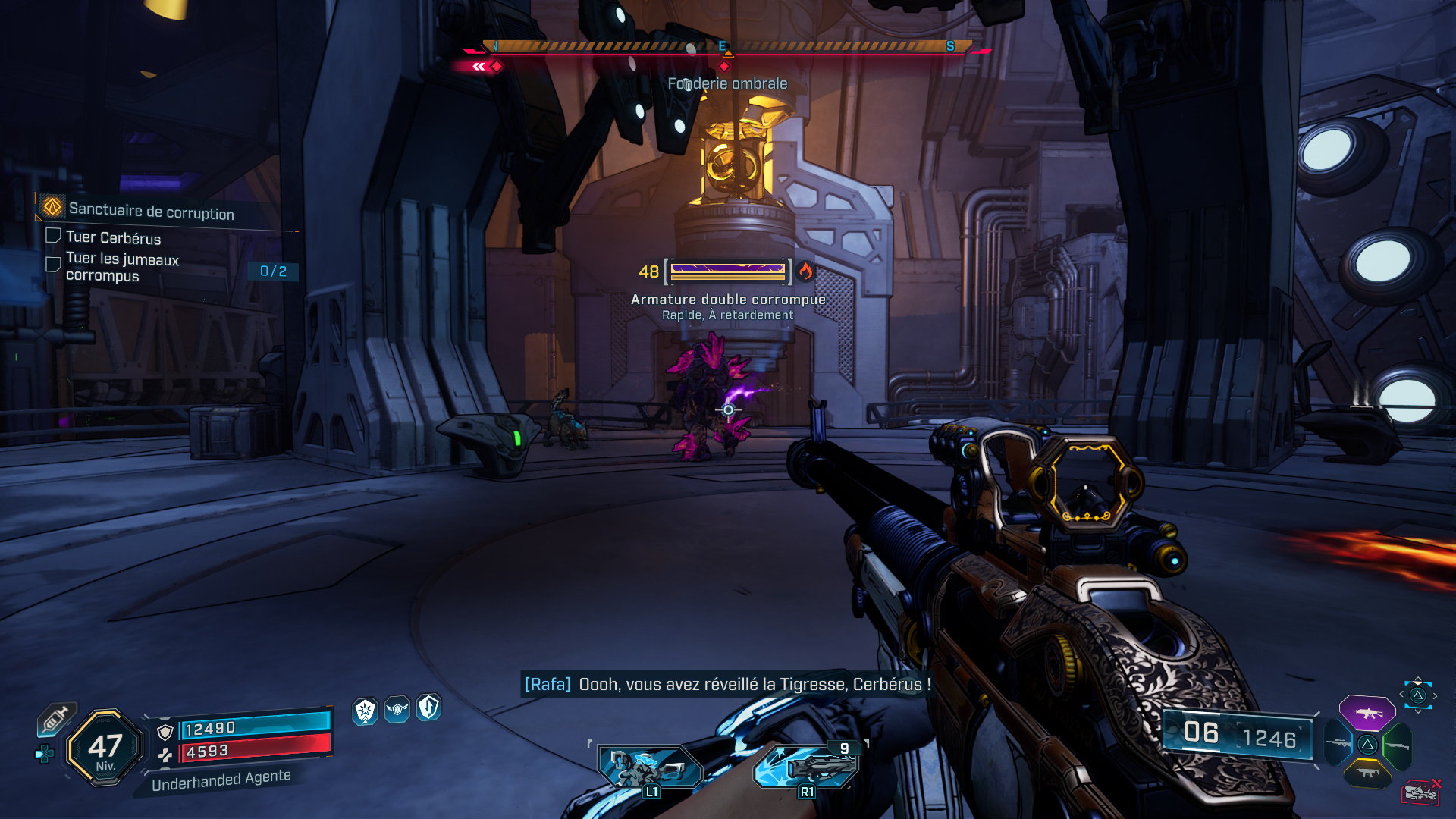Choose the yellow submachine gun slot
Image resolution: width=1456 pixels, height=819 pixels.
(x=1367, y=773)
